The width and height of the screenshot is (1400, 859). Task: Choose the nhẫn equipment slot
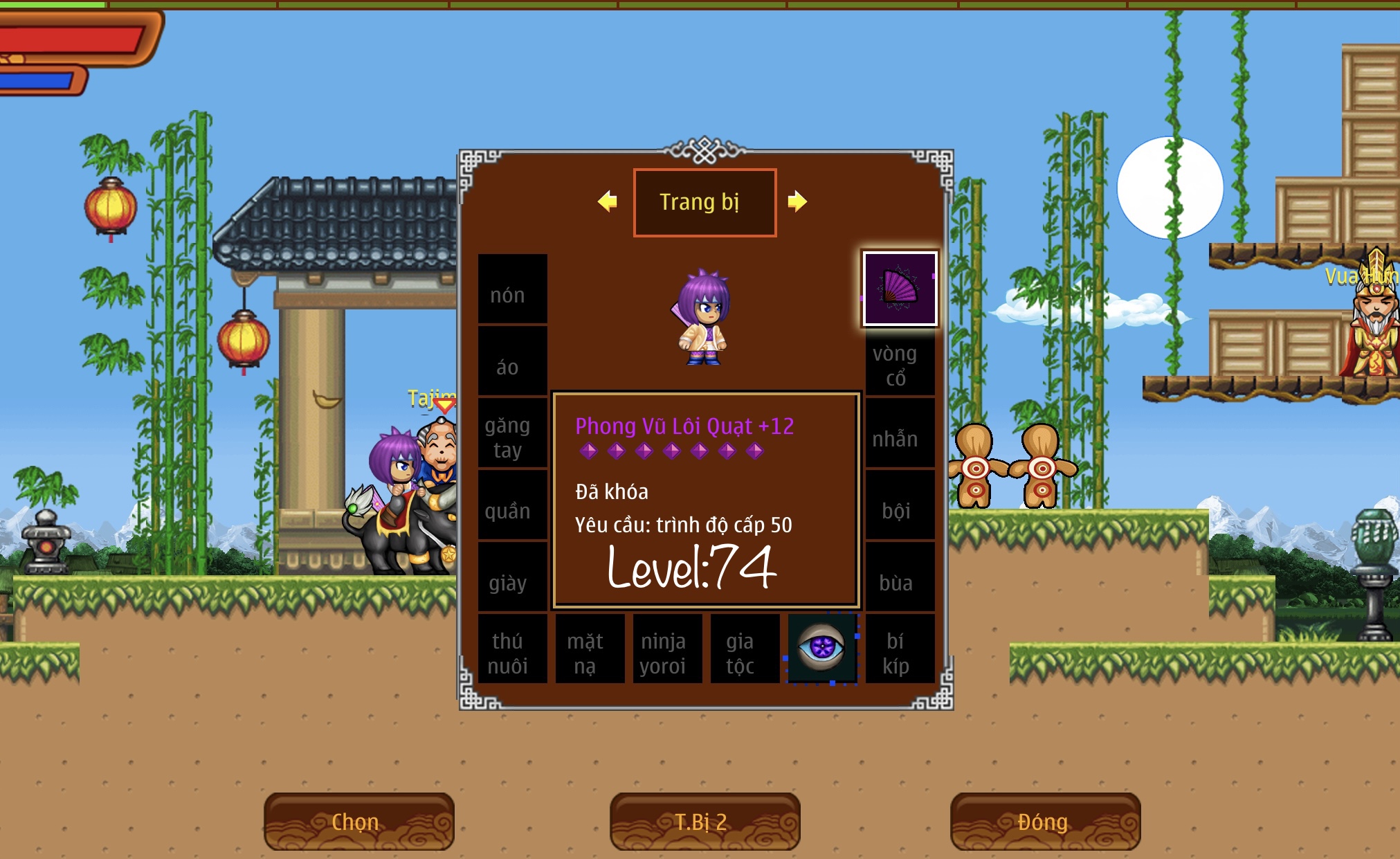coord(900,433)
